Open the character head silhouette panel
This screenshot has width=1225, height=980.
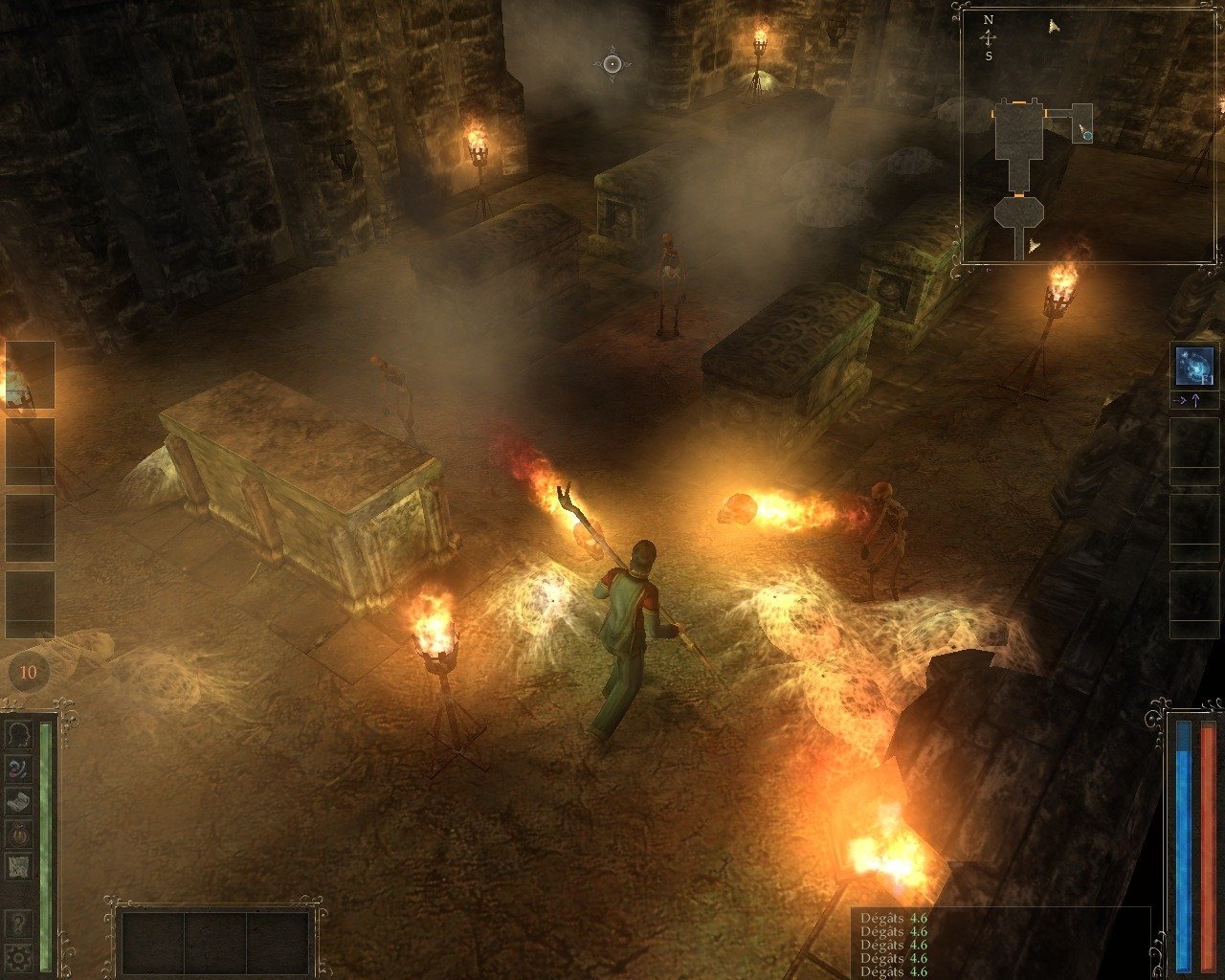click(18, 735)
